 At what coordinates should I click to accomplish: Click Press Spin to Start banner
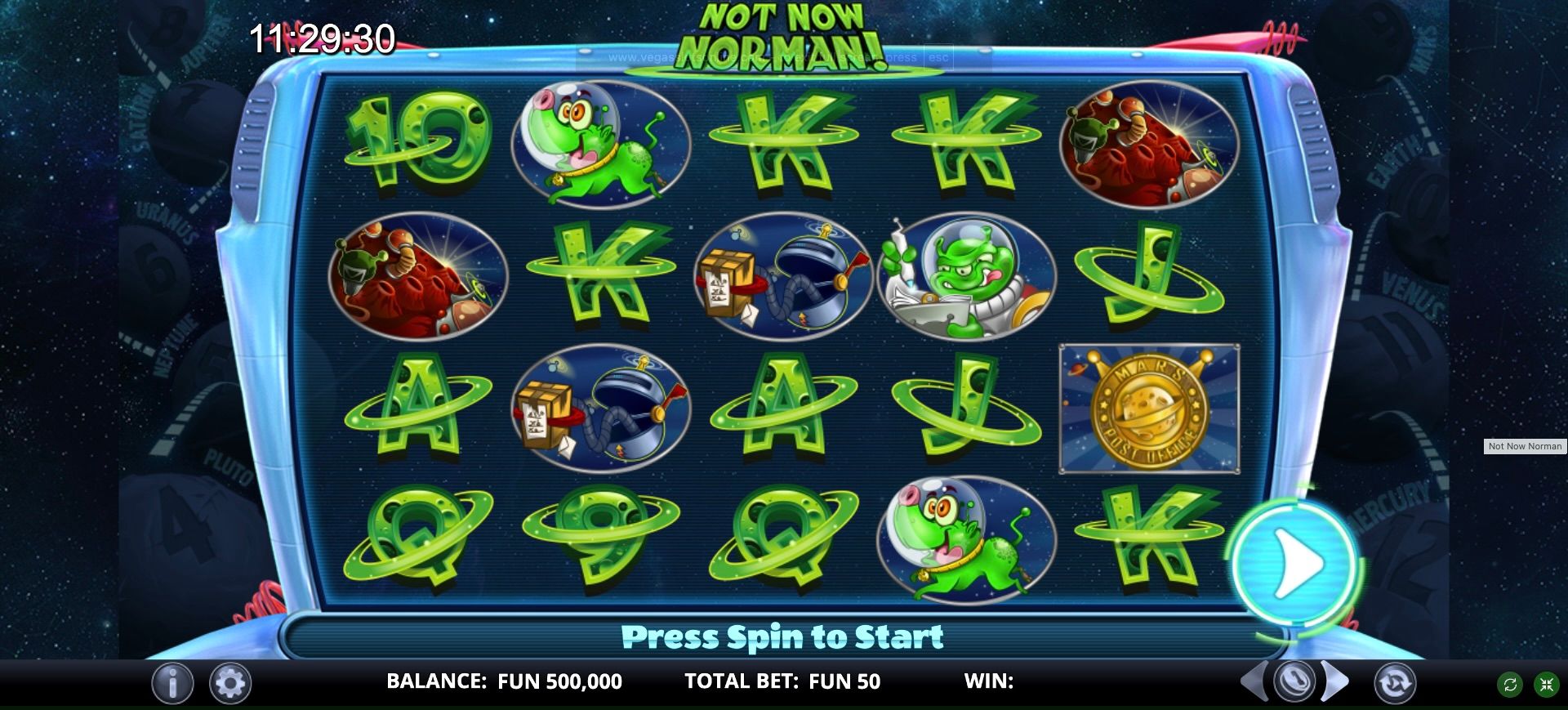(784, 636)
